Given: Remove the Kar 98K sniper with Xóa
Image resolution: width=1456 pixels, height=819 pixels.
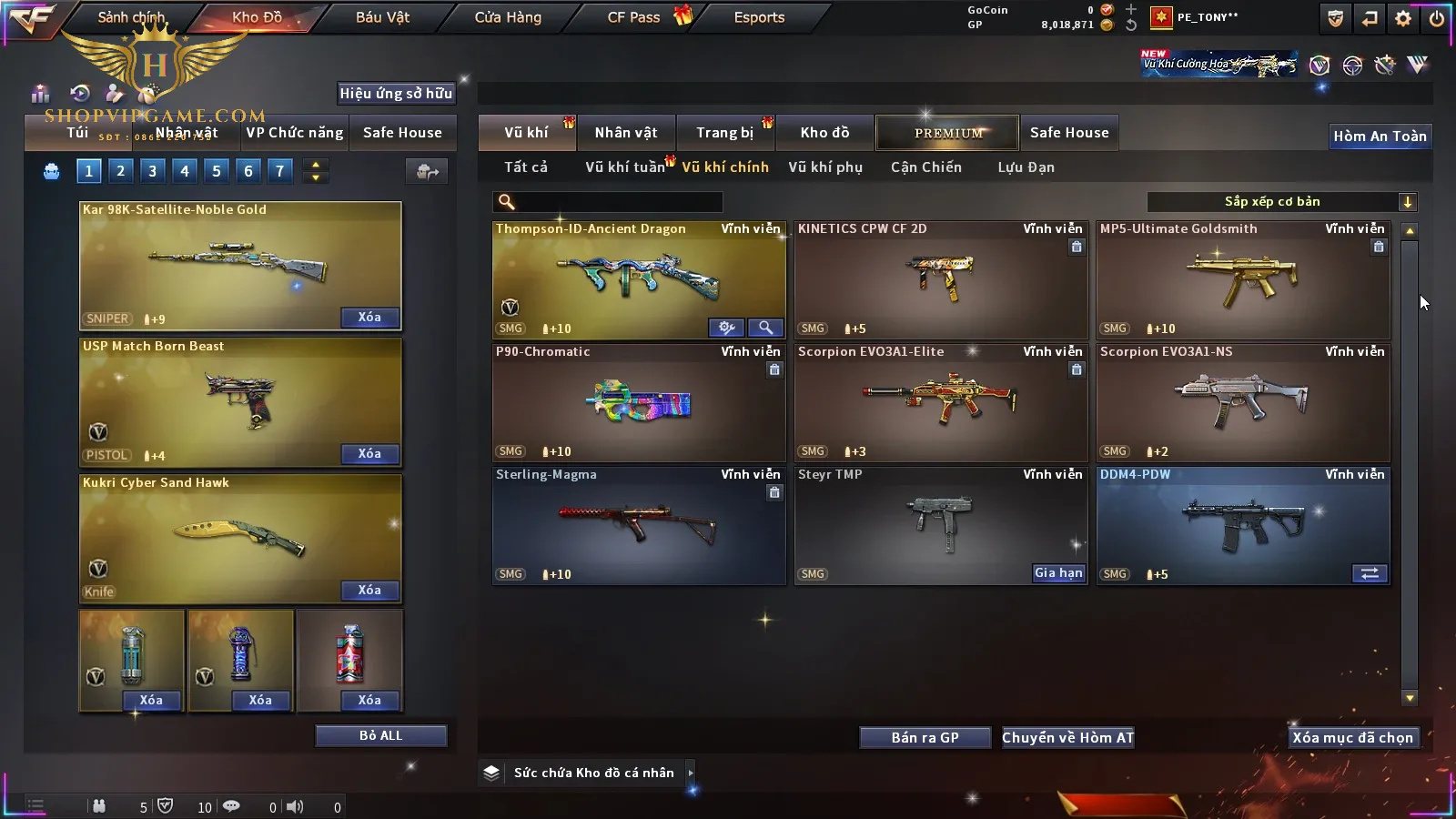Looking at the screenshot, I should 369,318.
